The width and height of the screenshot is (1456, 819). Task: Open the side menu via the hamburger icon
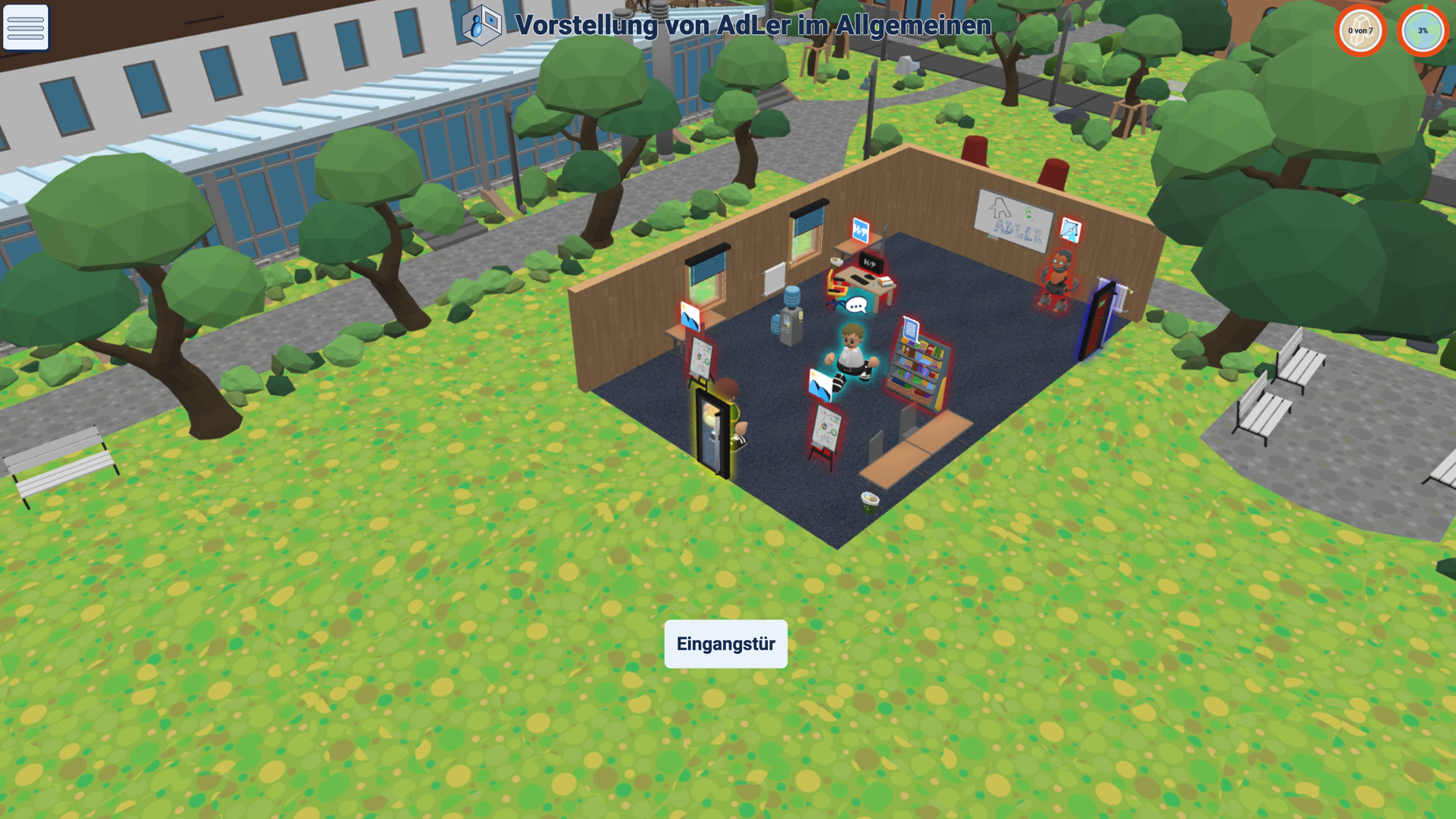point(26,27)
